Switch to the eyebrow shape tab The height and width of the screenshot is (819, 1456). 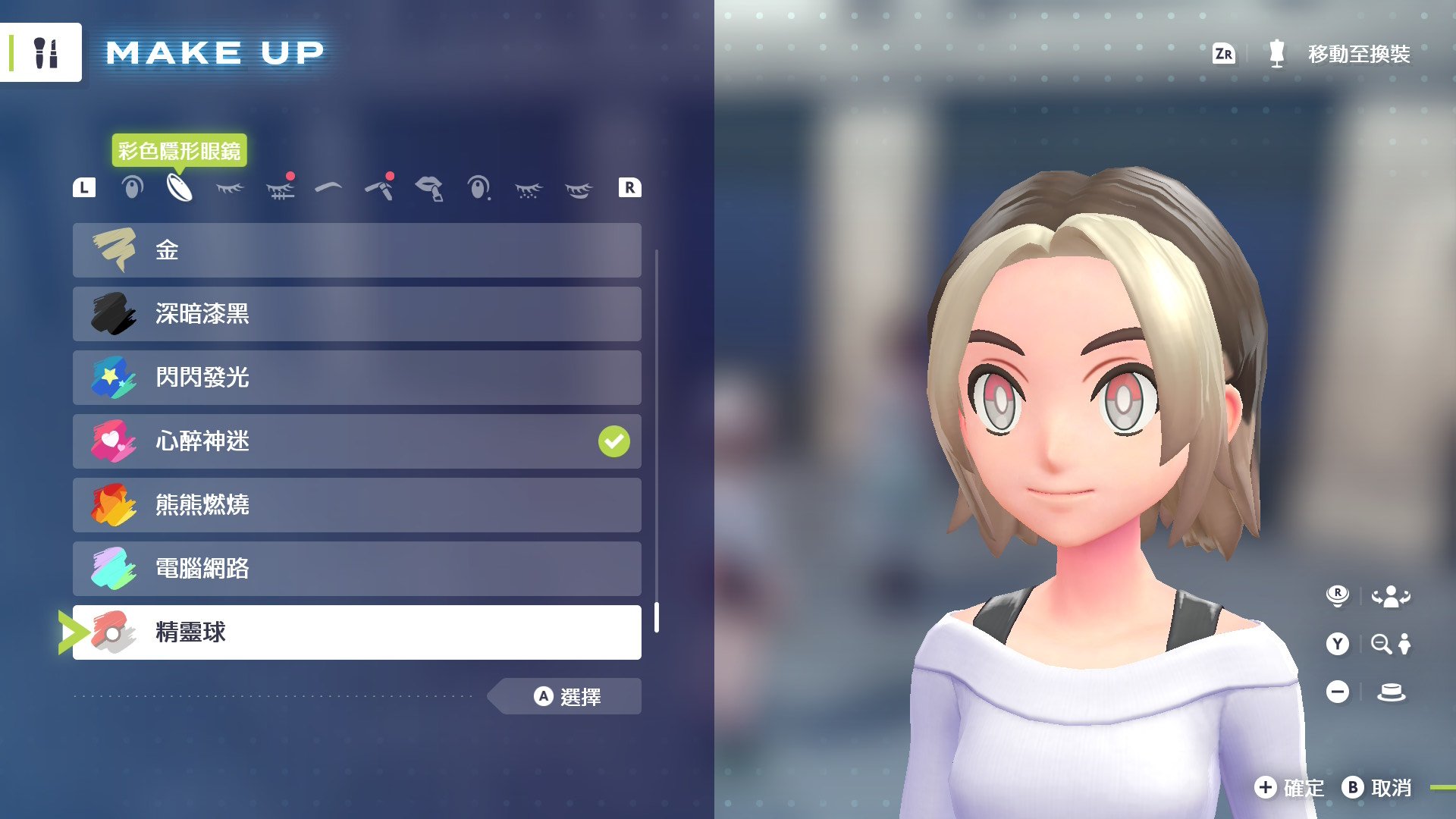point(328,187)
